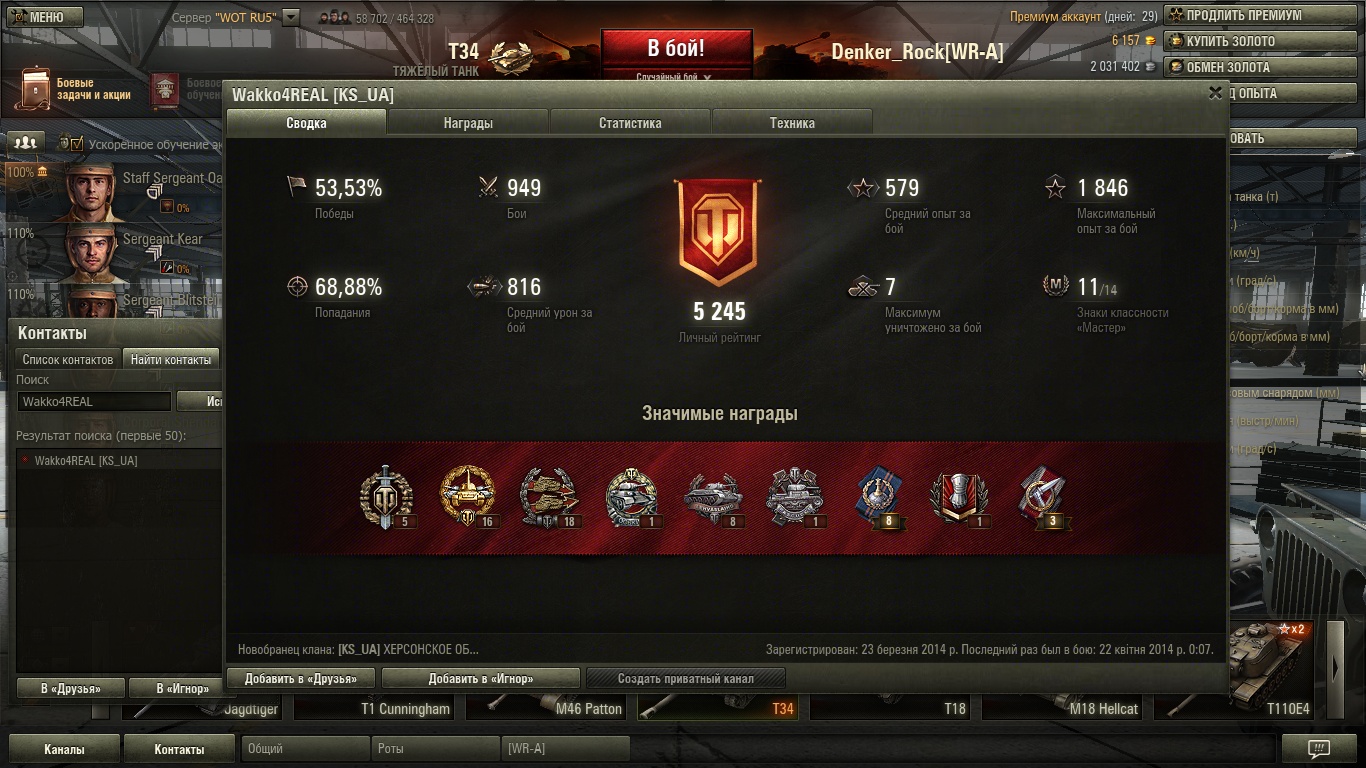Click Добавить в «Друзья» button
Viewport: 1366px width, 768px height.
tap(301, 678)
